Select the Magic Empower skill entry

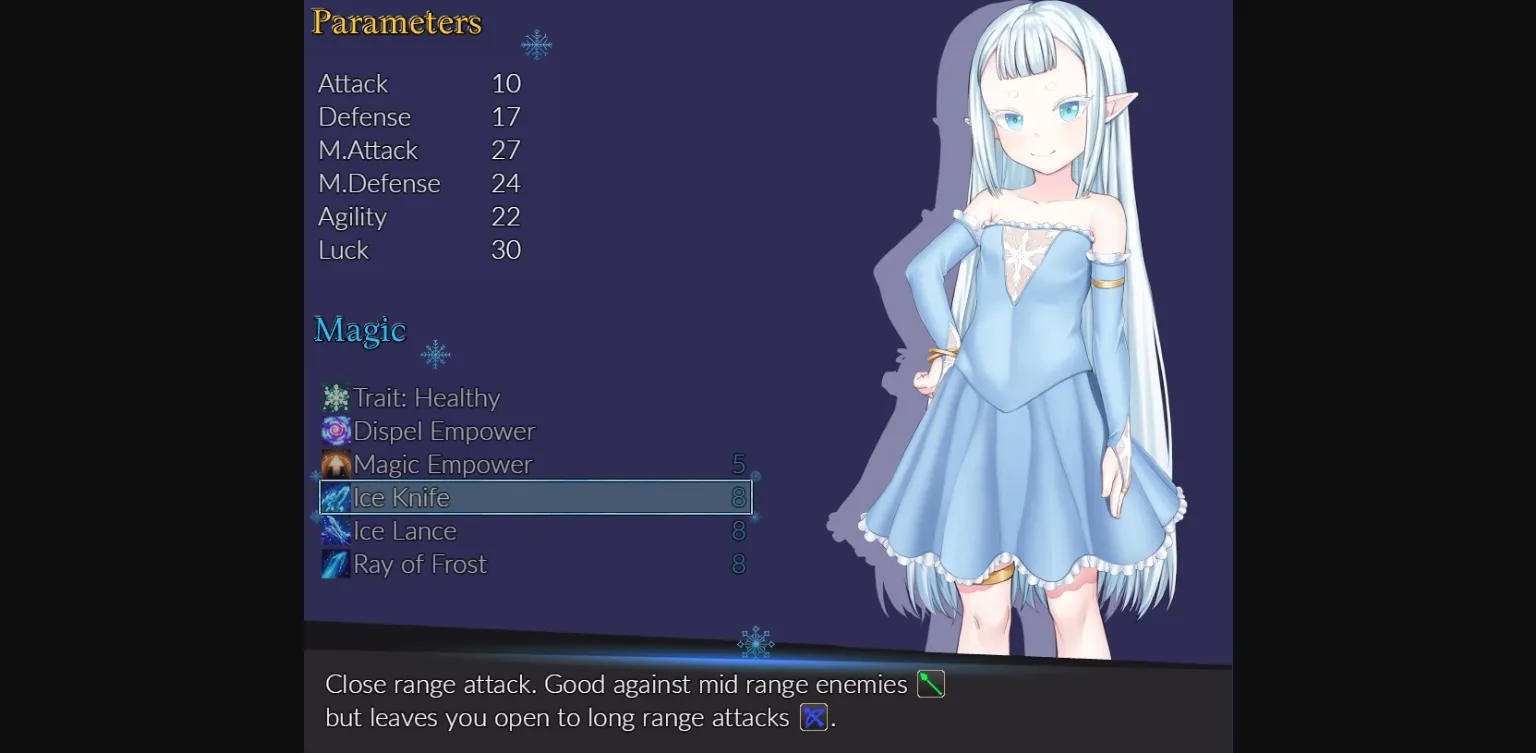click(x=442, y=464)
